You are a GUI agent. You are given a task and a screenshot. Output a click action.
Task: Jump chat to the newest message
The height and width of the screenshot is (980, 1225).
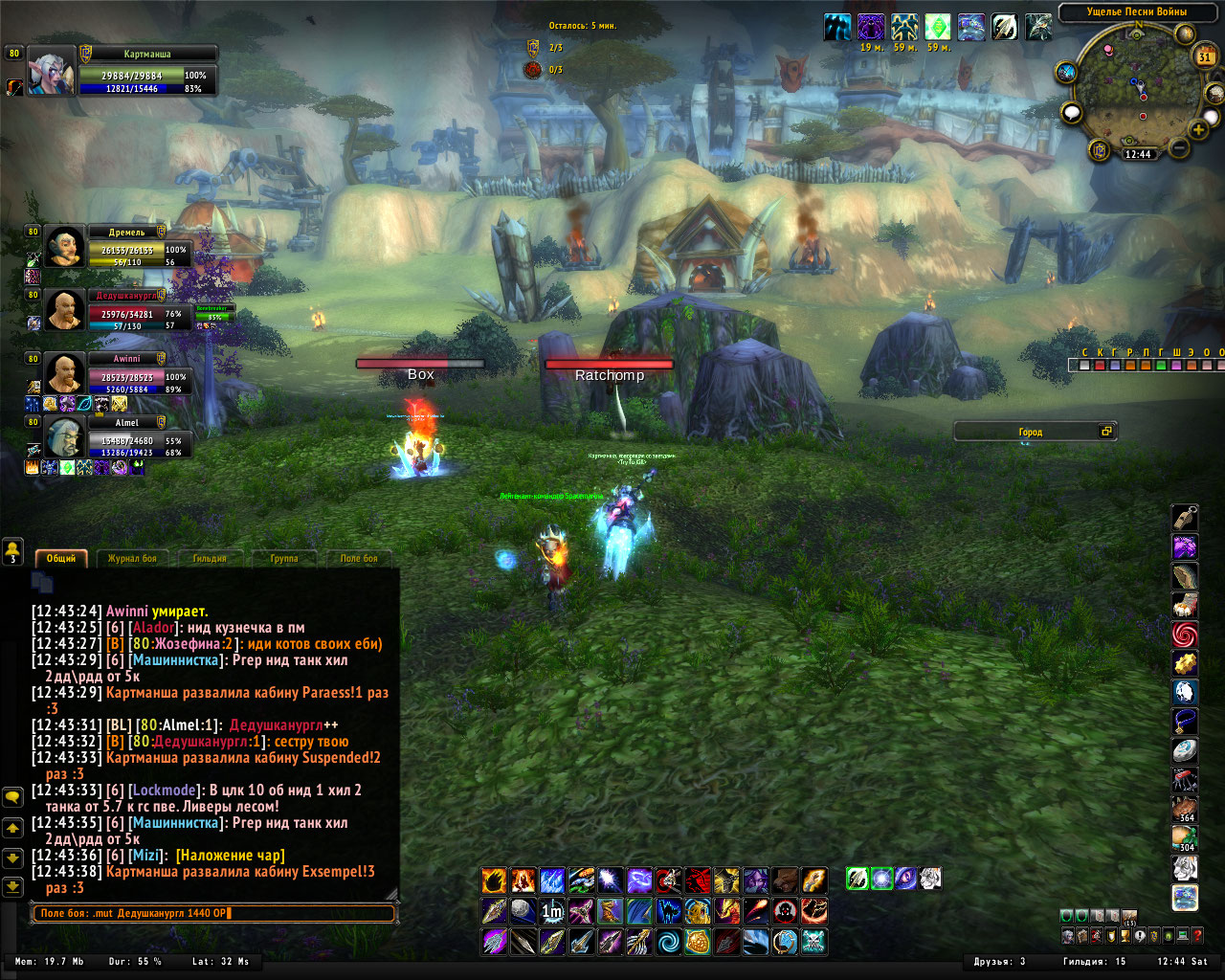[12, 887]
